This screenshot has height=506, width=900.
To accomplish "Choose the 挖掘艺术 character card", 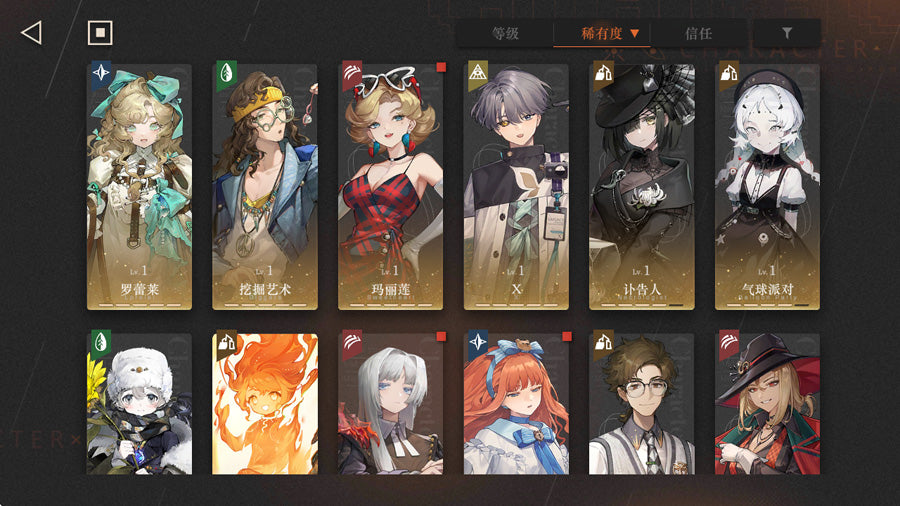I will pyautogui.click(x=265, y=185).
